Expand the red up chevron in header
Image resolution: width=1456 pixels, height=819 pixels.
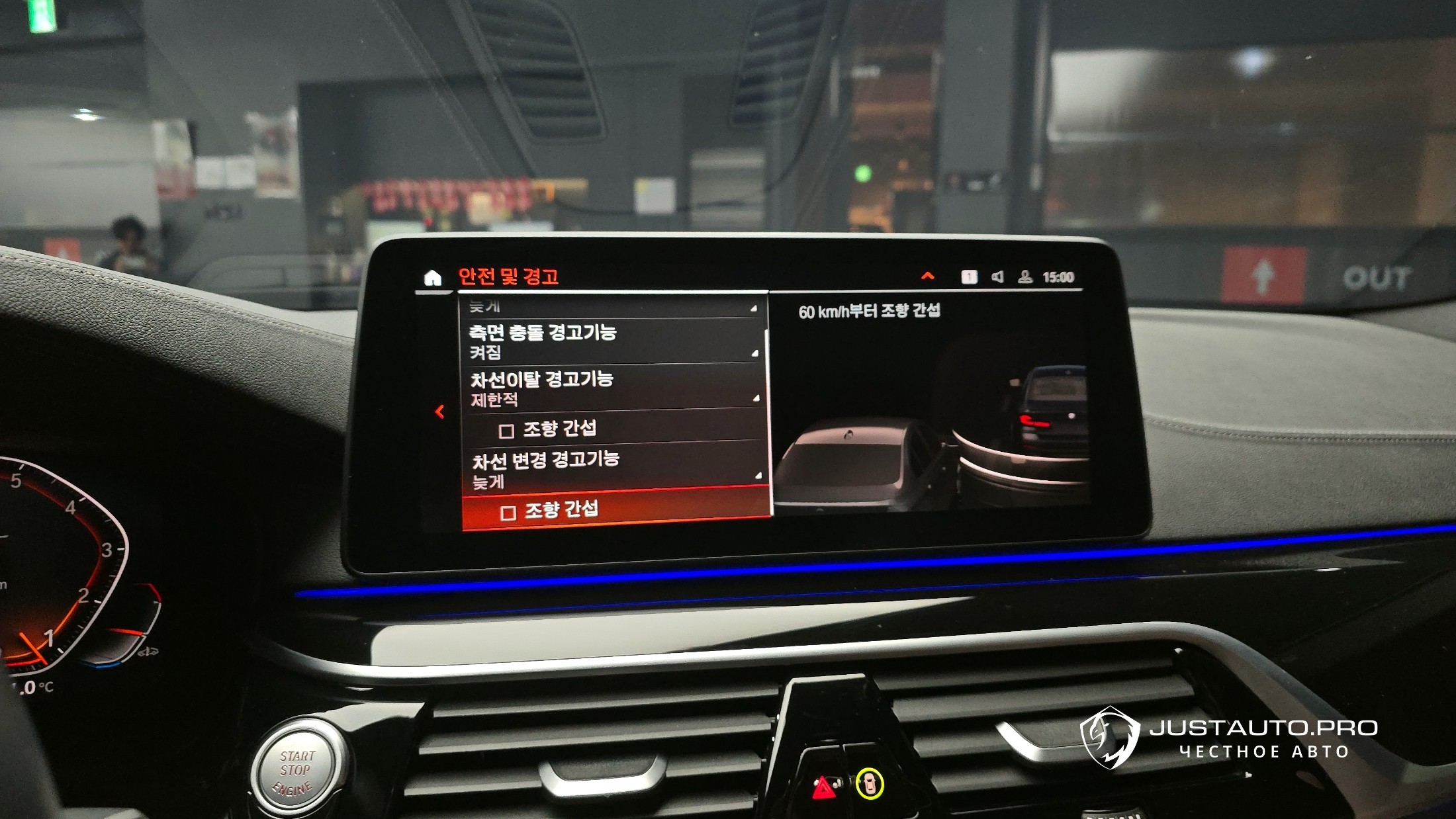coord(928,276)
